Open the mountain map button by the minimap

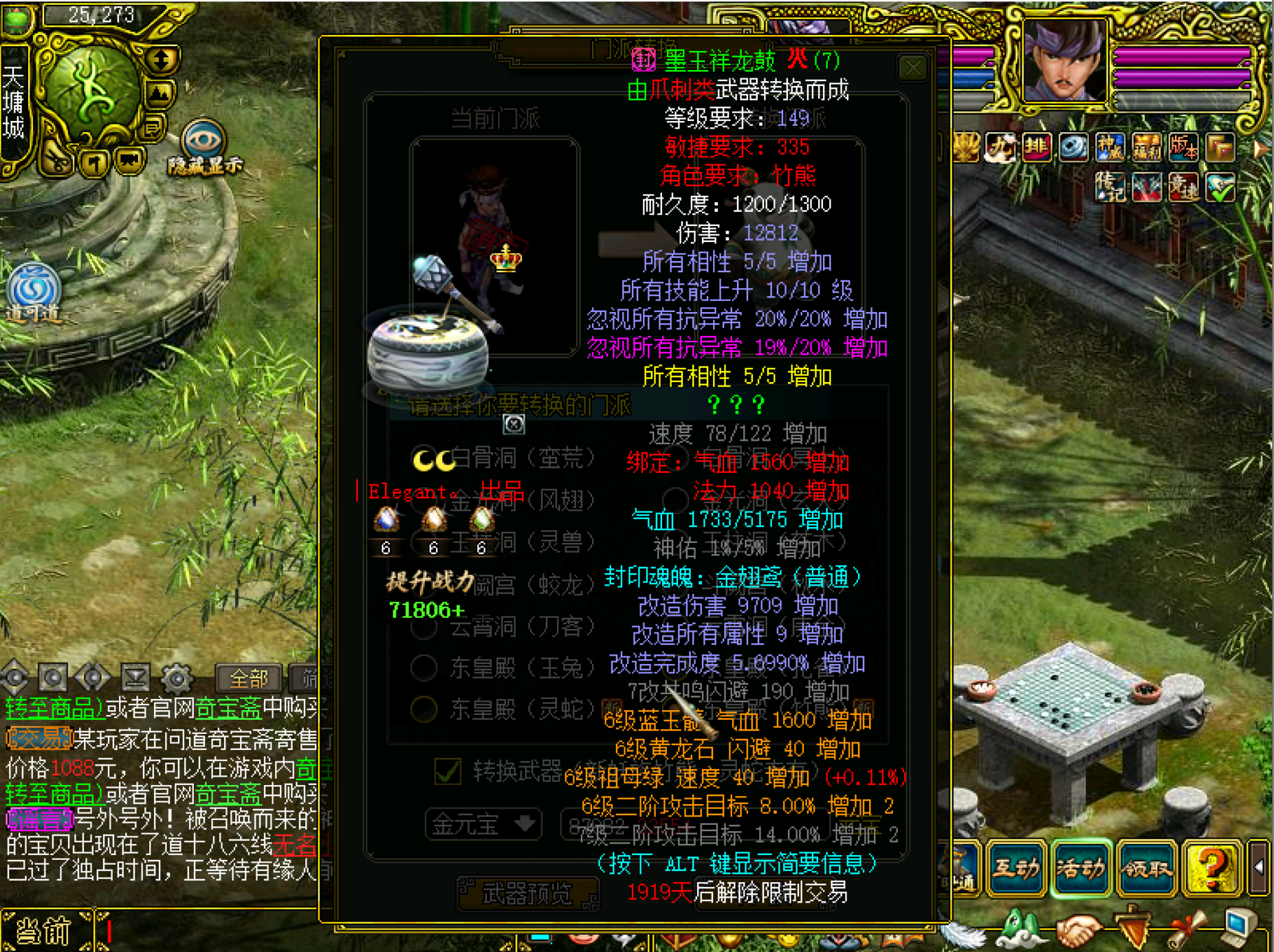click(160, 93)
